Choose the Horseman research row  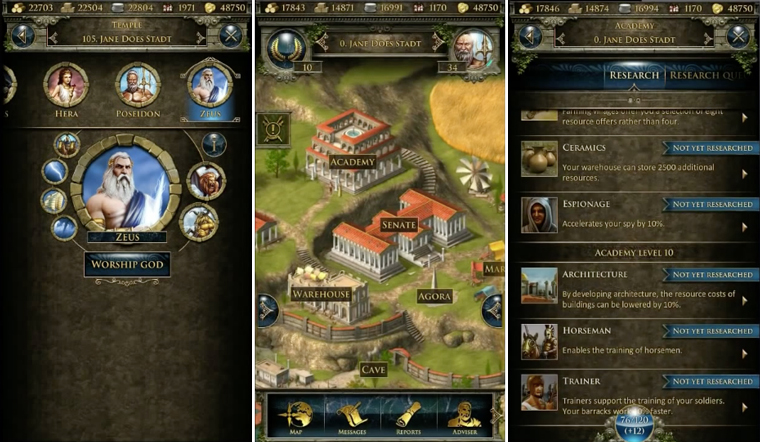tap(637, 341)
